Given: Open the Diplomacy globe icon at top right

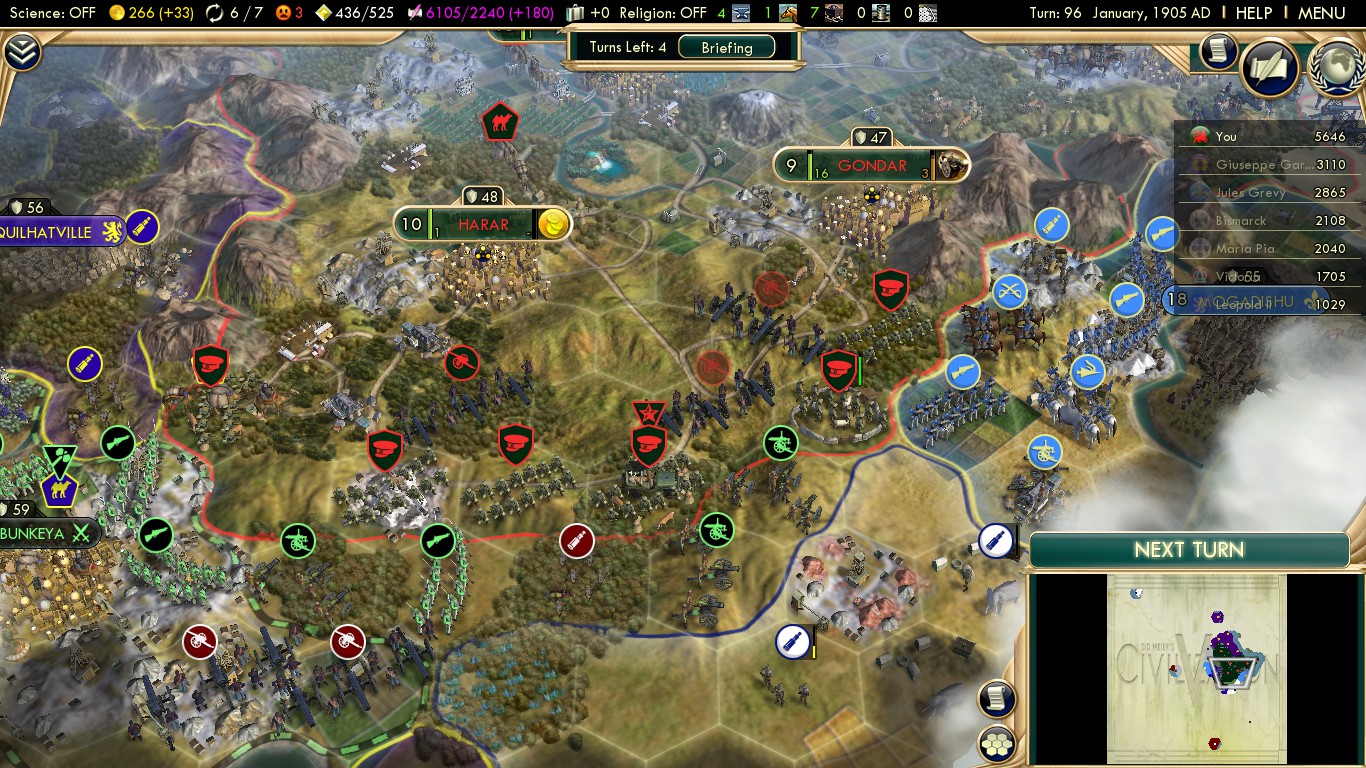Looking at the screenshot, I should pos(1337,71).
